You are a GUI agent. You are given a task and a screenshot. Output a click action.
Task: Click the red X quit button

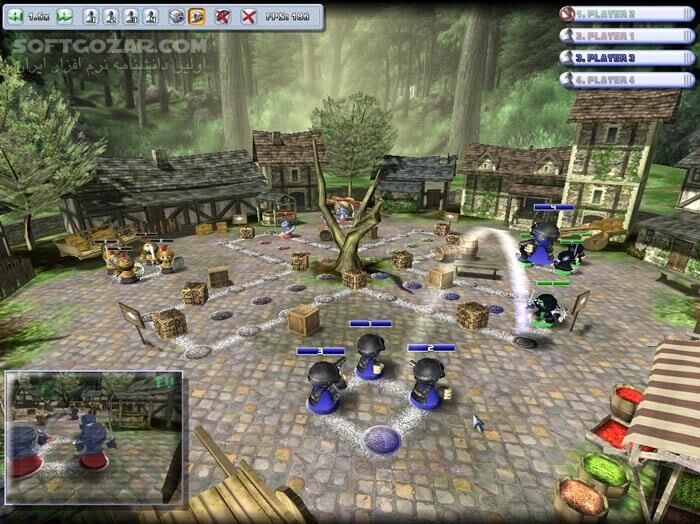pyautogui.click(x=248, y=16)
